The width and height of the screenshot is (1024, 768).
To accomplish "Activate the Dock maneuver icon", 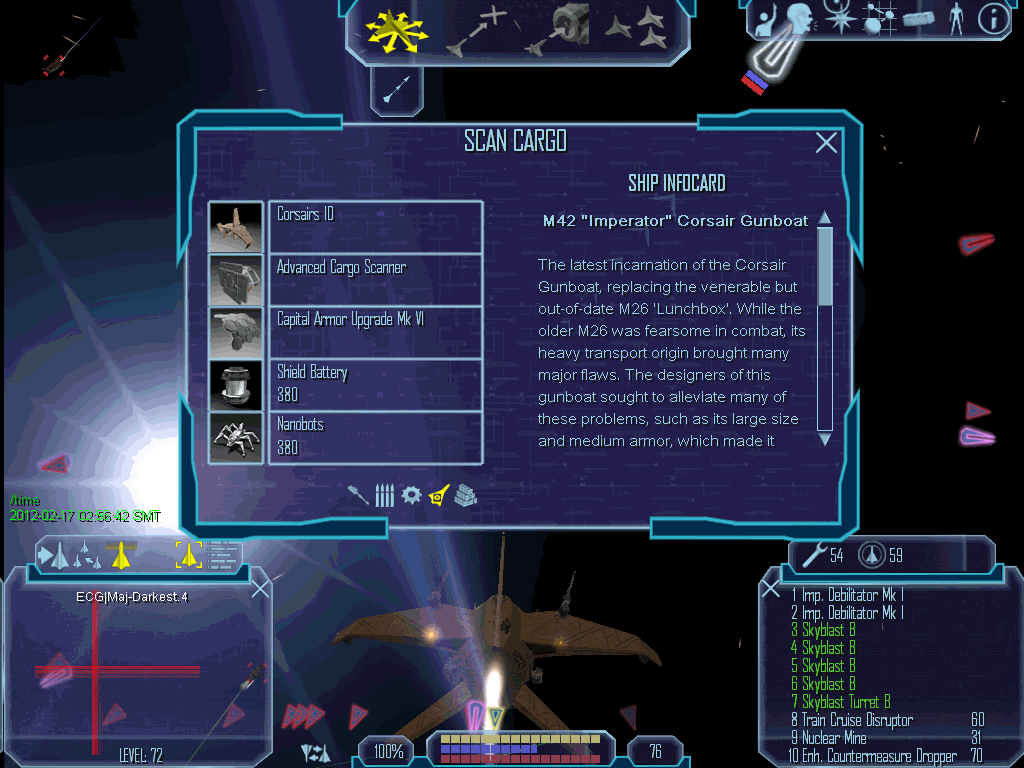I will (x=562, y=30).
